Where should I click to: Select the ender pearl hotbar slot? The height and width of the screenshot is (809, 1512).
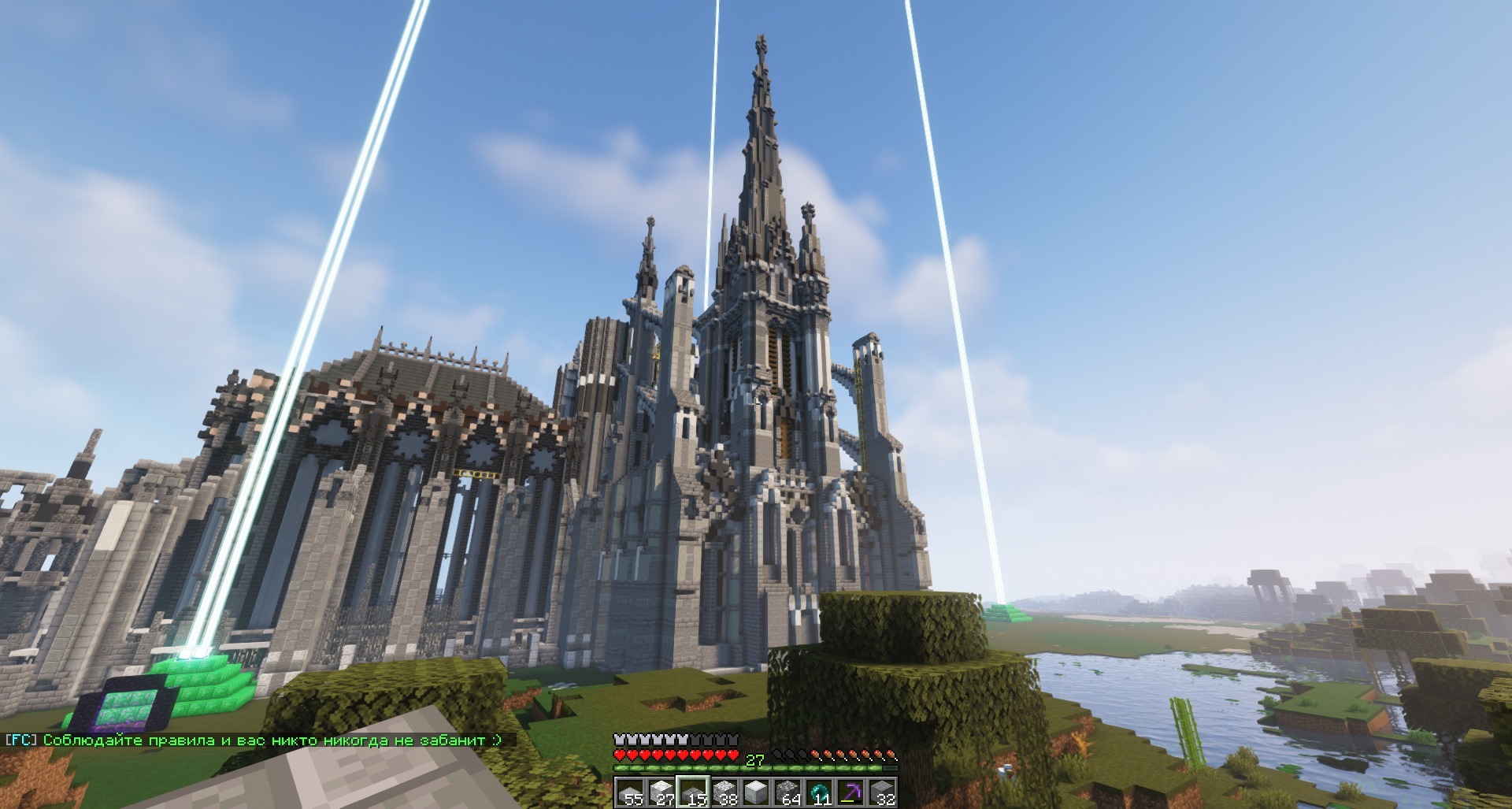(819, 792)
